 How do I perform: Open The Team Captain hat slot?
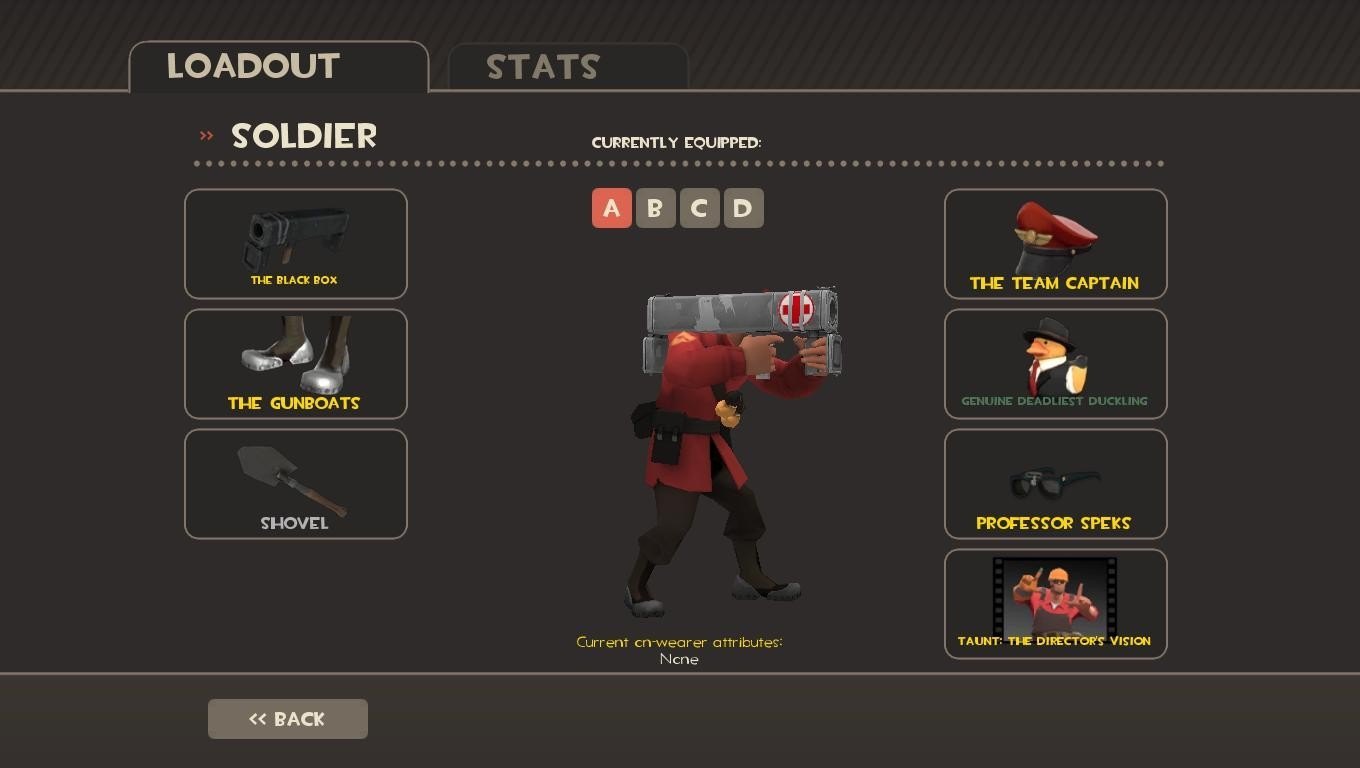point(1056,244)
